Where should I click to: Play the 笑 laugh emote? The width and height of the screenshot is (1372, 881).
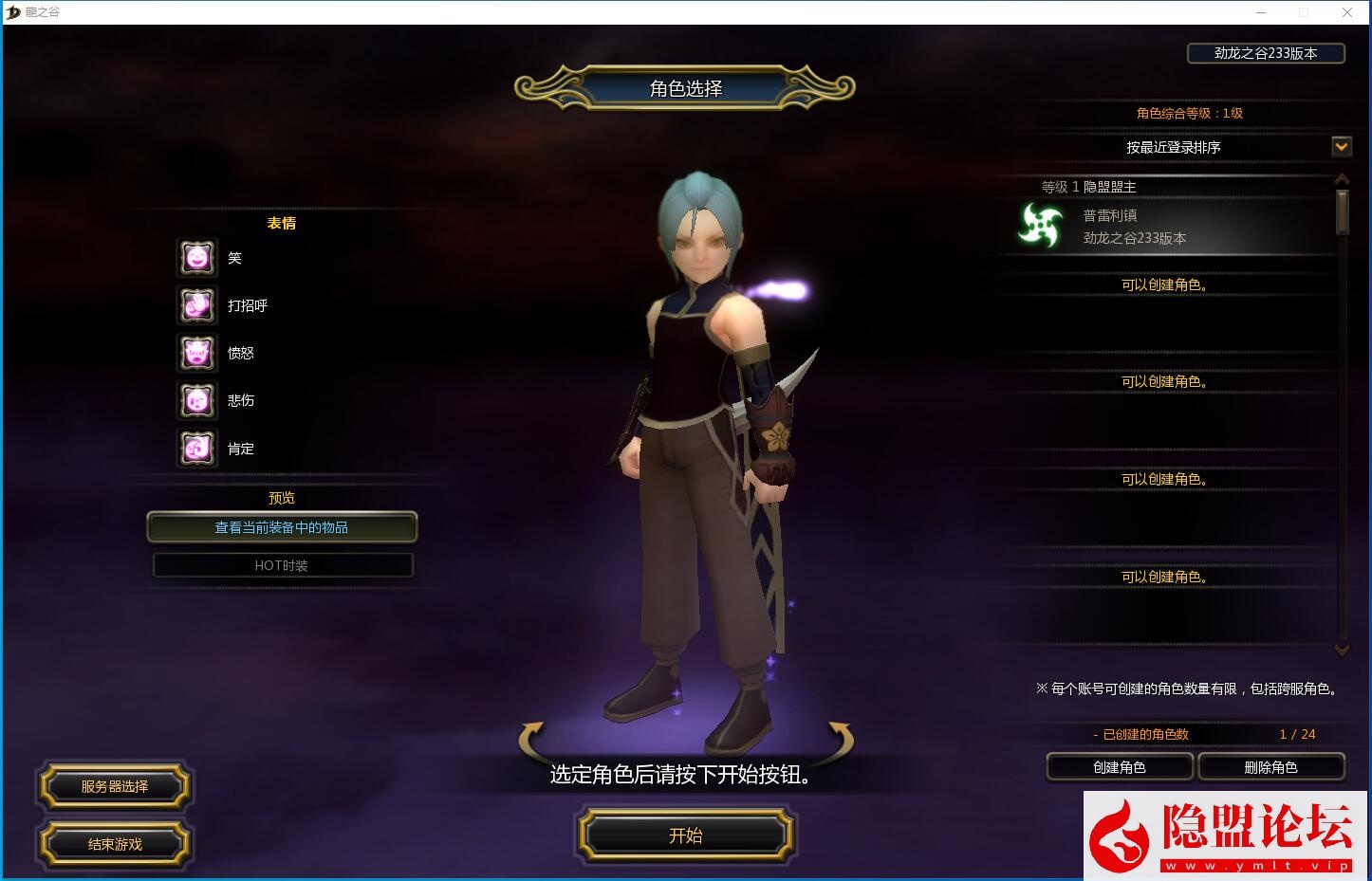(197, 258)
